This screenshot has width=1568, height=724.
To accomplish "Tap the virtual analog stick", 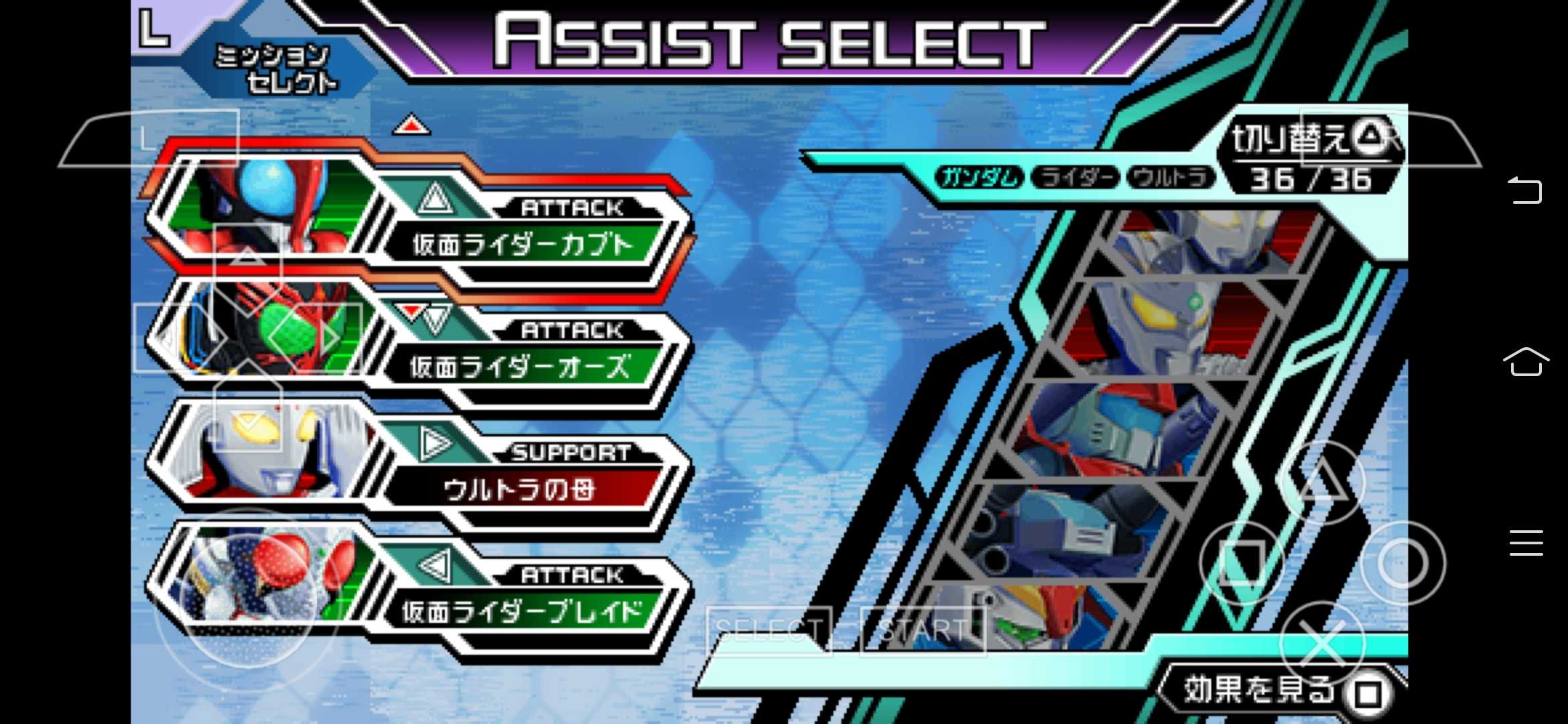I will (x=246, y=589).
